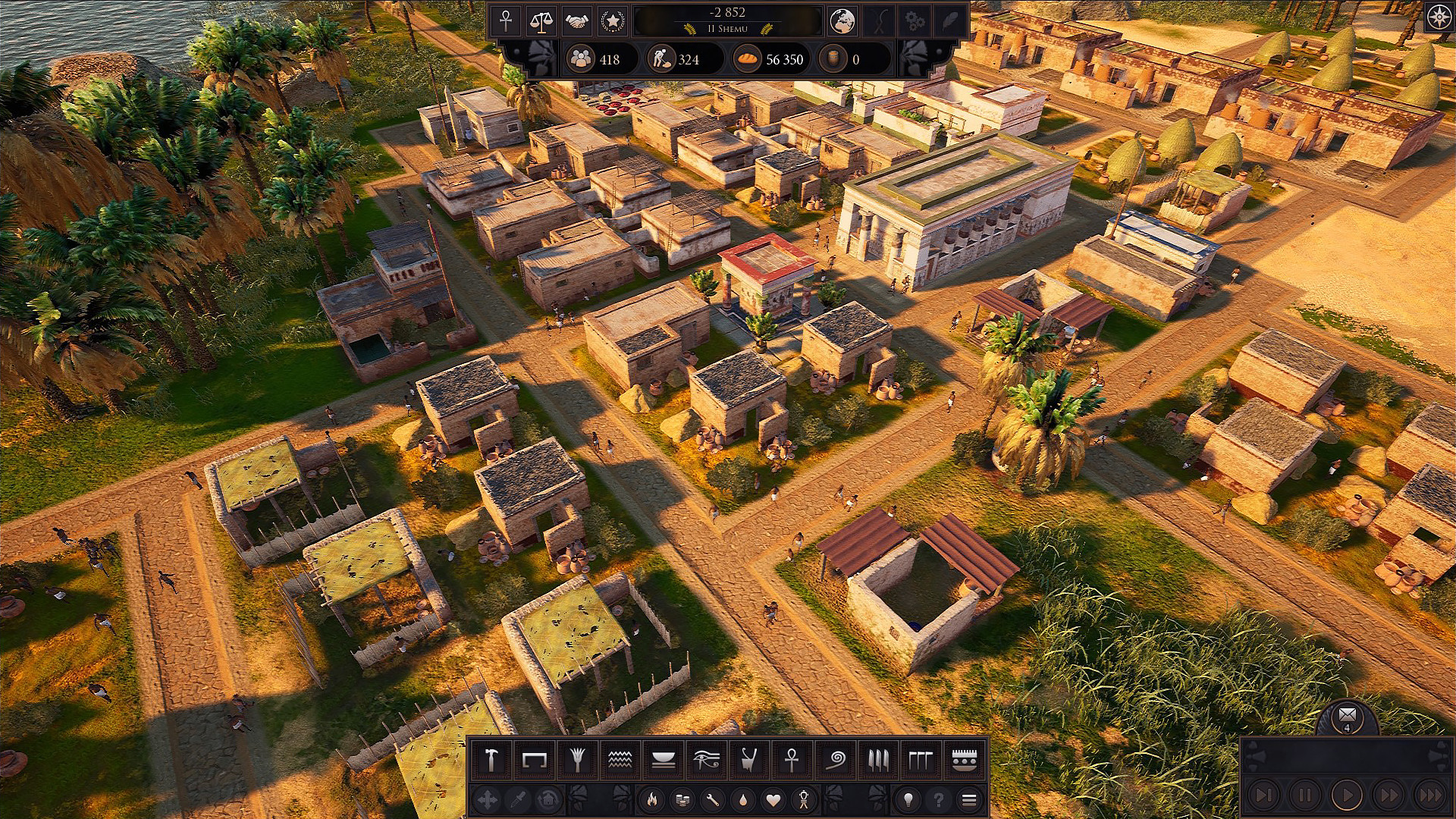Image resolution: width=1456 pixels, height=819 pixels.
Task: Open the star achievements panel
Action: [613, 21]
